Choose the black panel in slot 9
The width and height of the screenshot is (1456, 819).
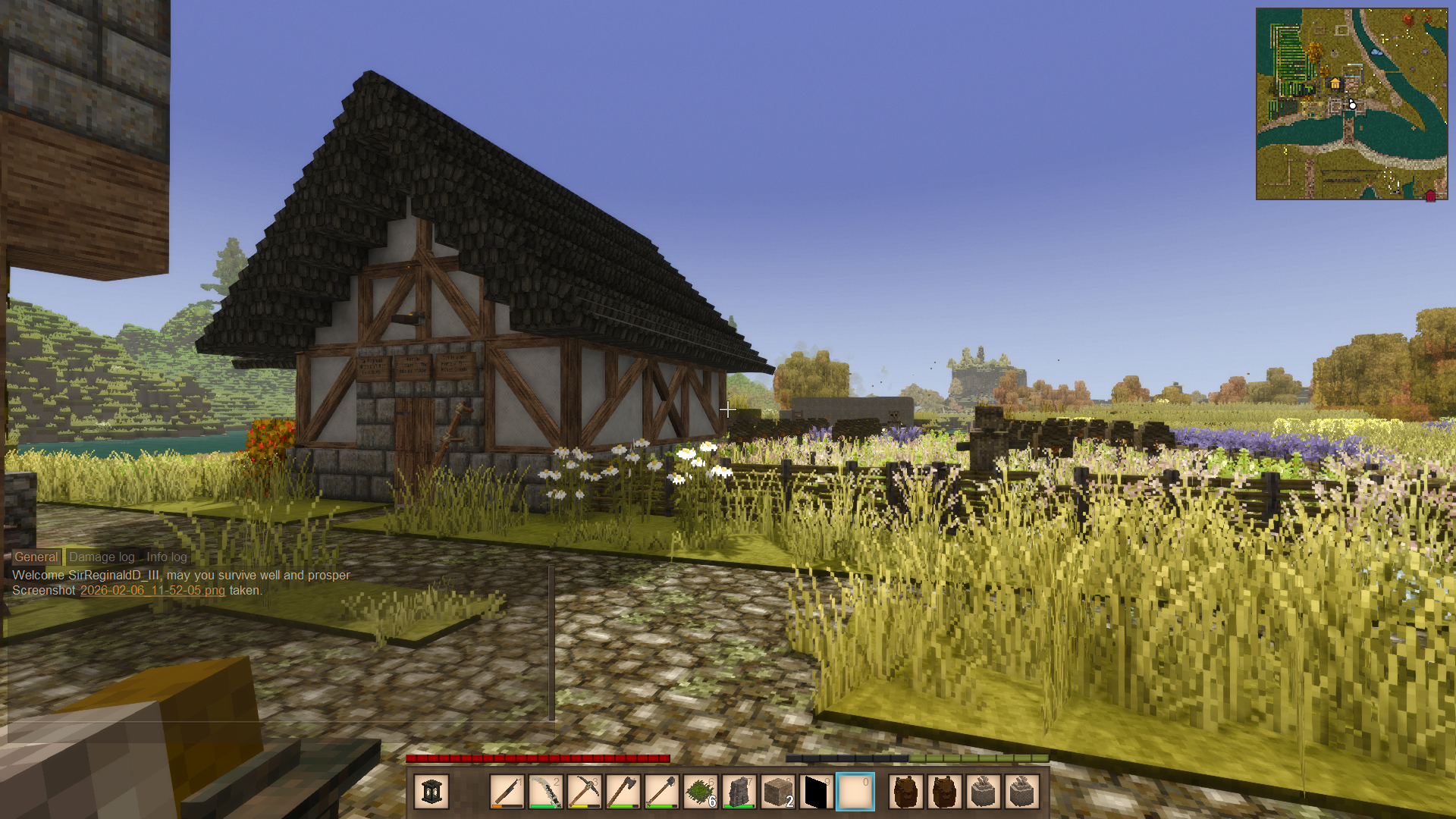(x=817, y=792)
